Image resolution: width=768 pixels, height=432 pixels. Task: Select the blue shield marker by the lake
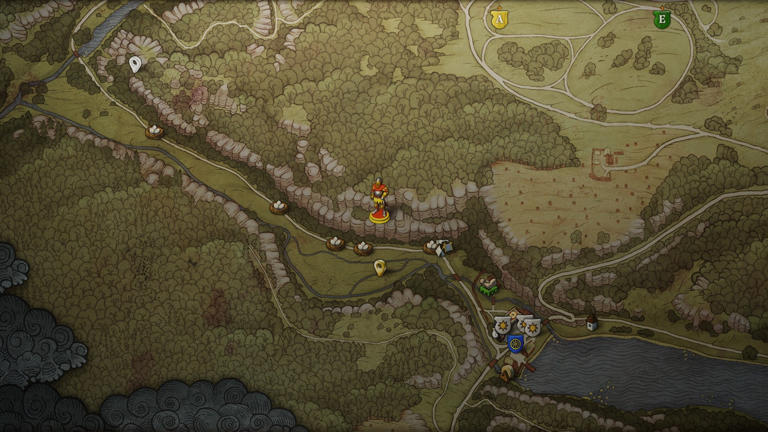(516, 343)
